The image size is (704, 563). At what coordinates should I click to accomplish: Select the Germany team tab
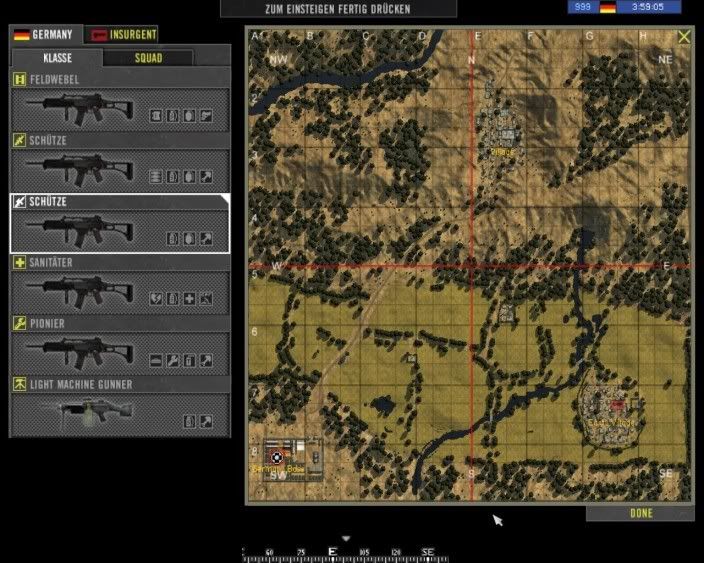(x=45, y=35)
